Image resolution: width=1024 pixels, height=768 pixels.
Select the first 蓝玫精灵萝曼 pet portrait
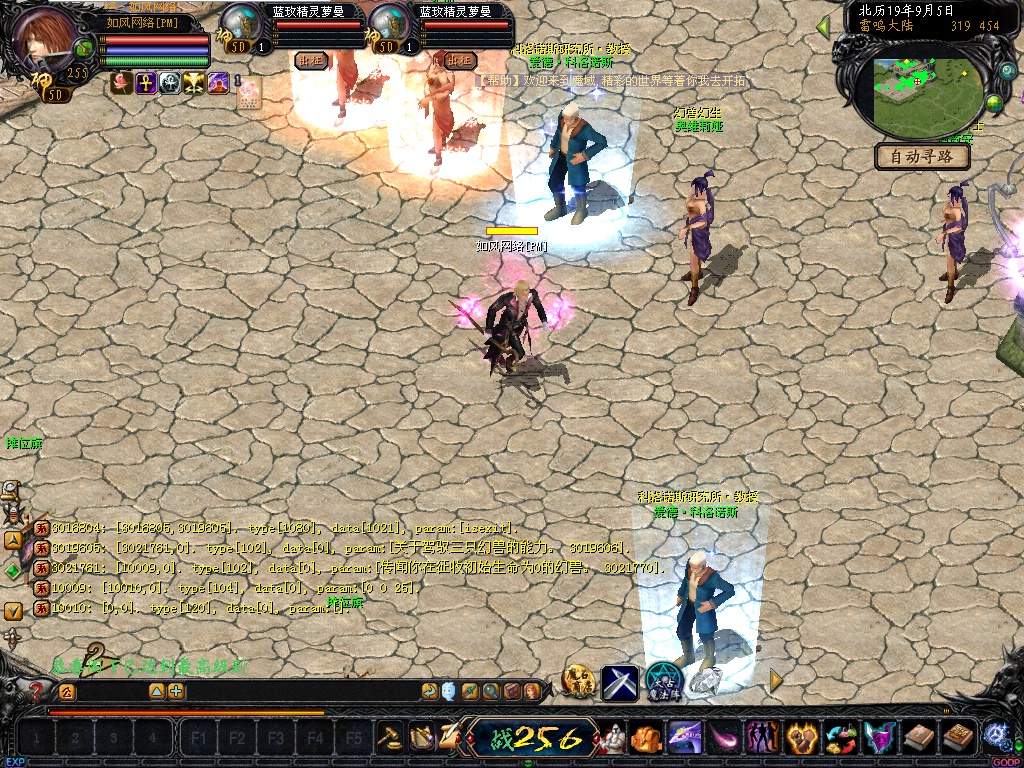pyautogui.click(x=240, y=24)
